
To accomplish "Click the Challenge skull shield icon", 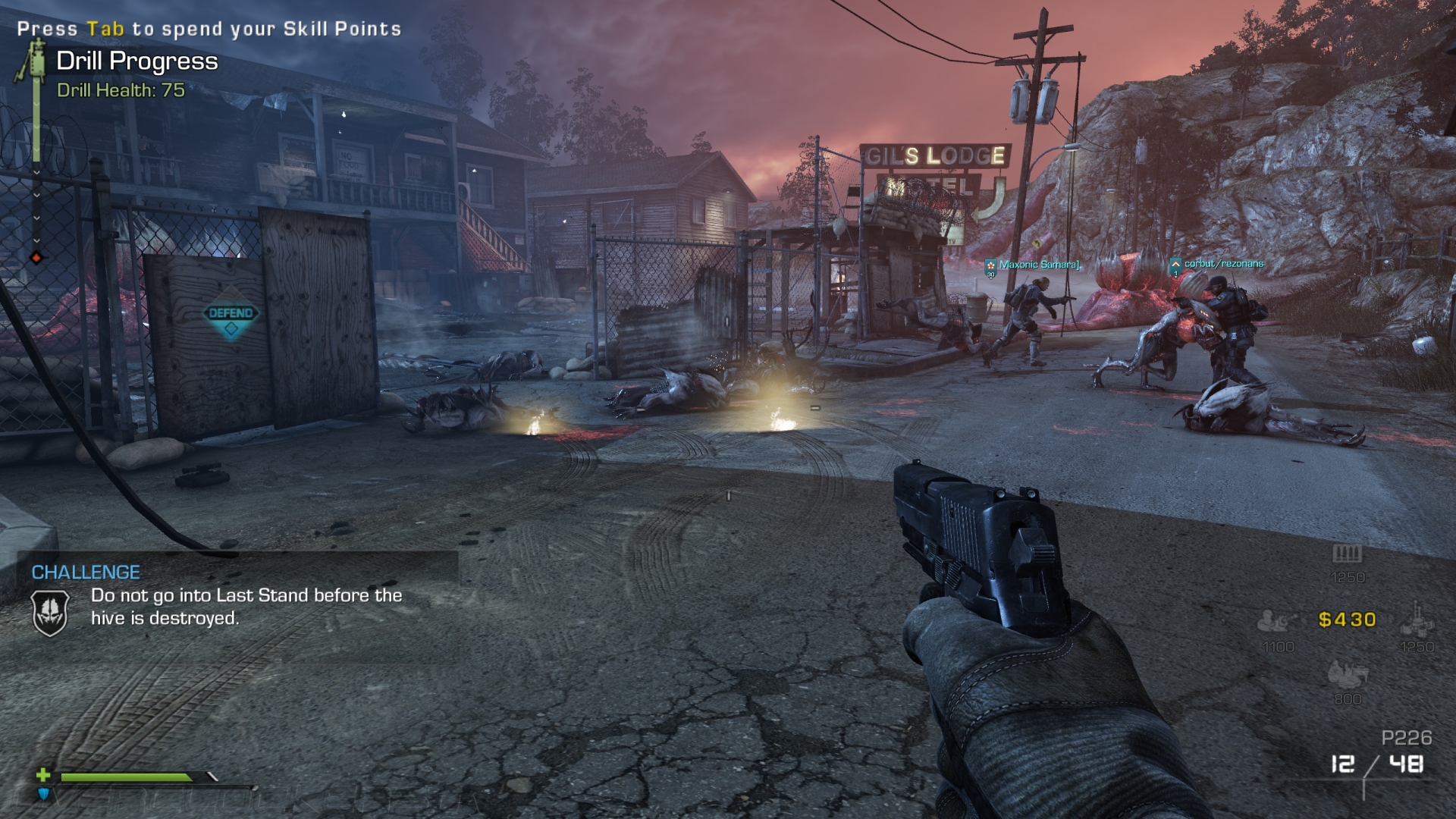I will [x=51, y=611].
